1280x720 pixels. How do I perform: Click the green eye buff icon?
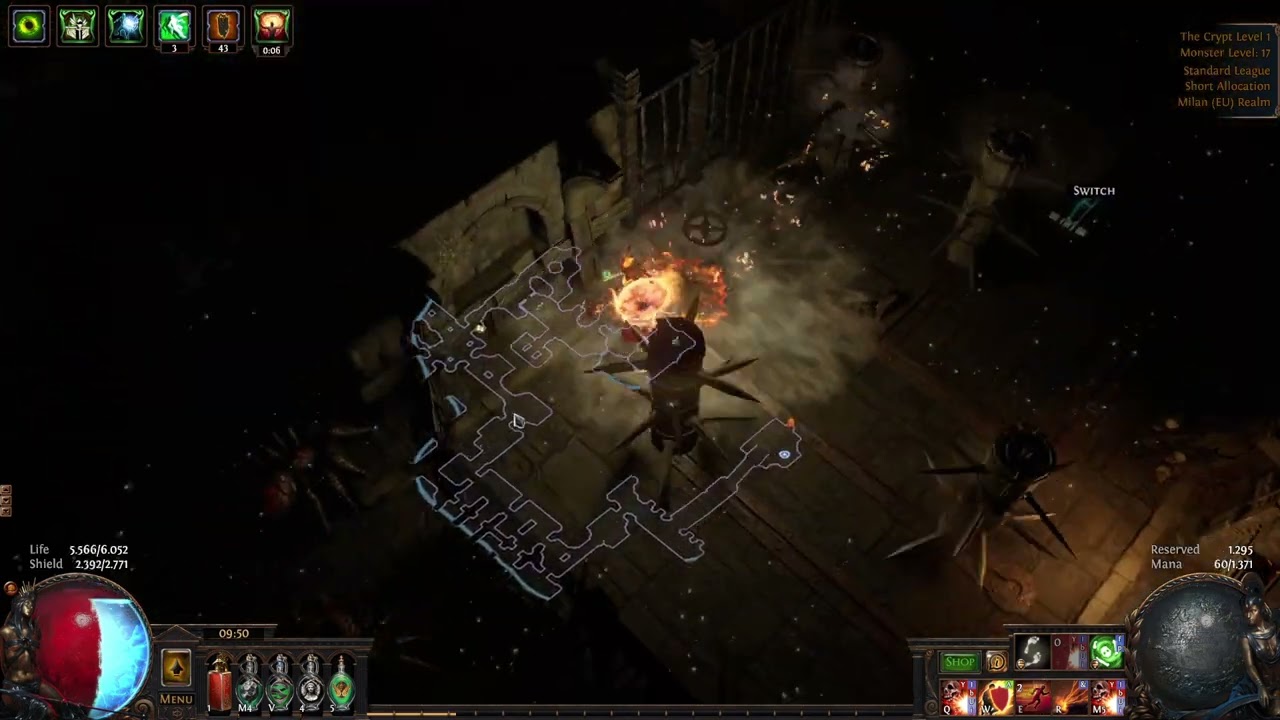[x=29, y=26]
